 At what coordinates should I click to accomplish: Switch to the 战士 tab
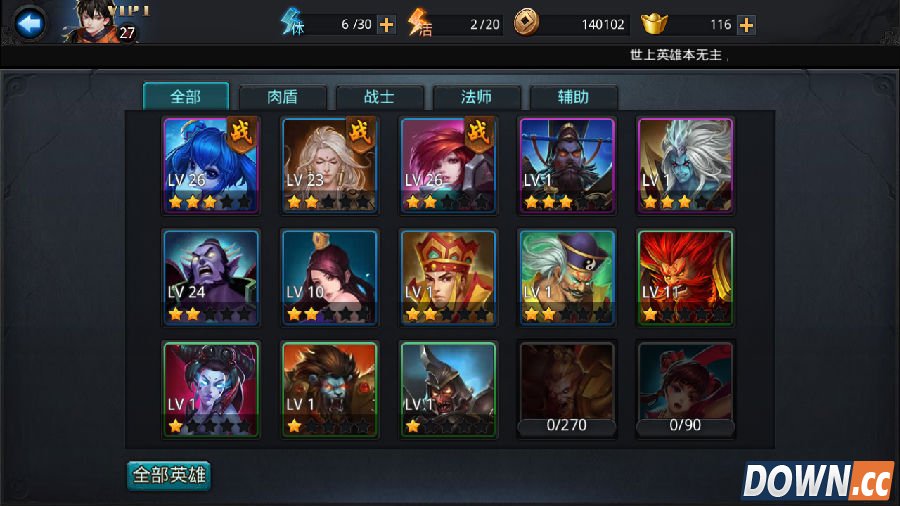click(x=380, y=97)
